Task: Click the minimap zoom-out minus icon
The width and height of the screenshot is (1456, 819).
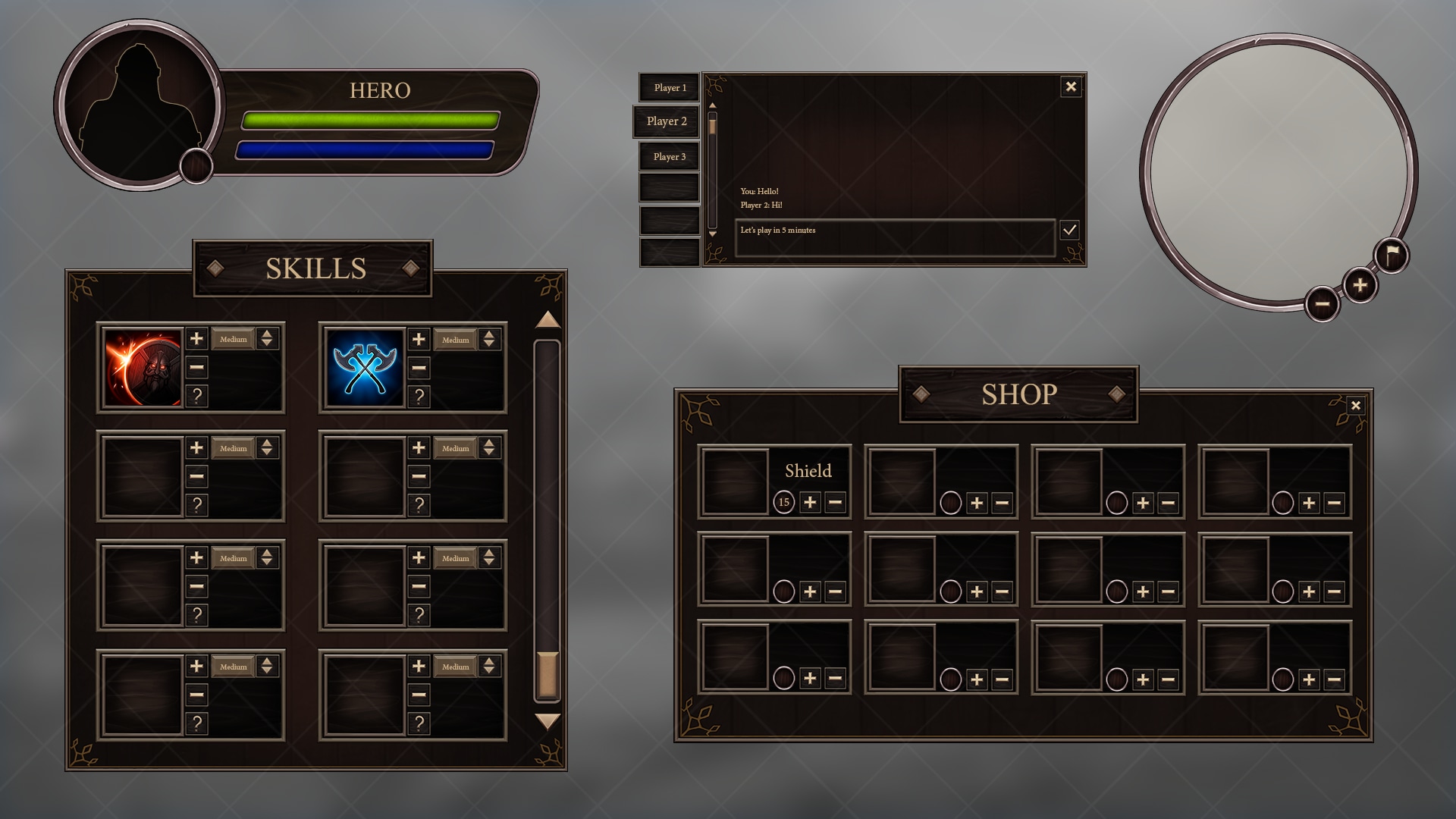Action: (1322, 303)
